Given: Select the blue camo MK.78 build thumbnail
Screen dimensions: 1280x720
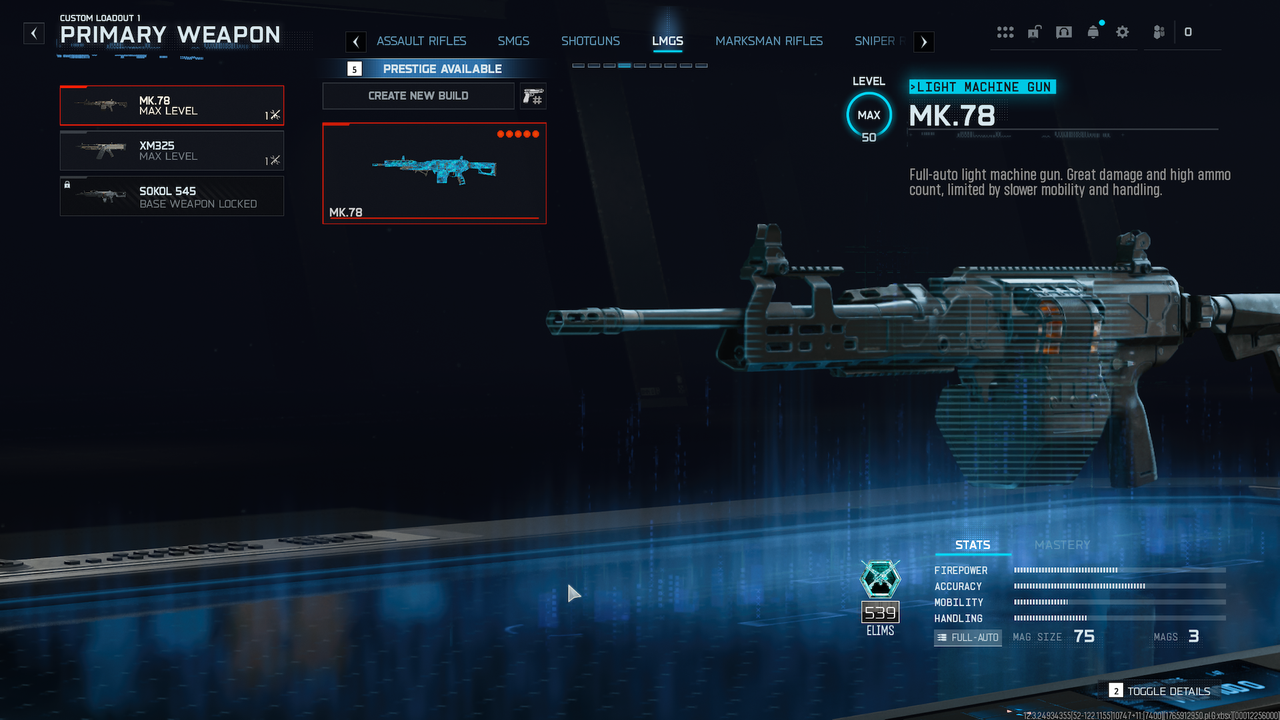Looking at the screenshot, I should coord(434,173).
